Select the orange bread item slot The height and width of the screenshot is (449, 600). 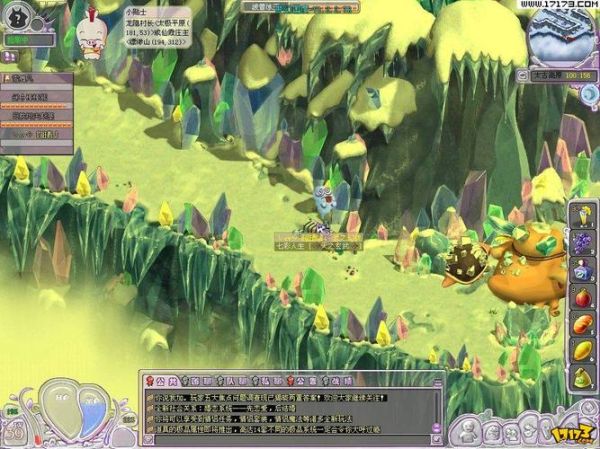tap(583, 324)
